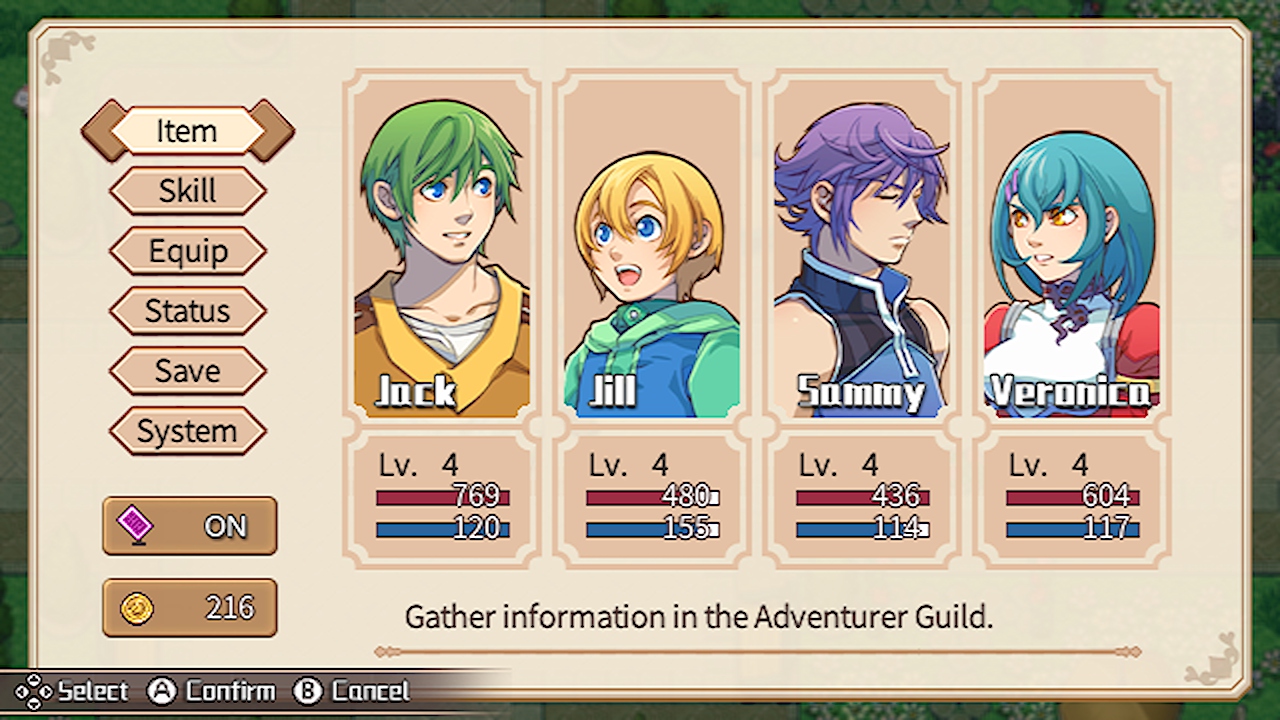Open the Item menu
This screenshot has height=720, width=1280.
(x=187, y=131)
